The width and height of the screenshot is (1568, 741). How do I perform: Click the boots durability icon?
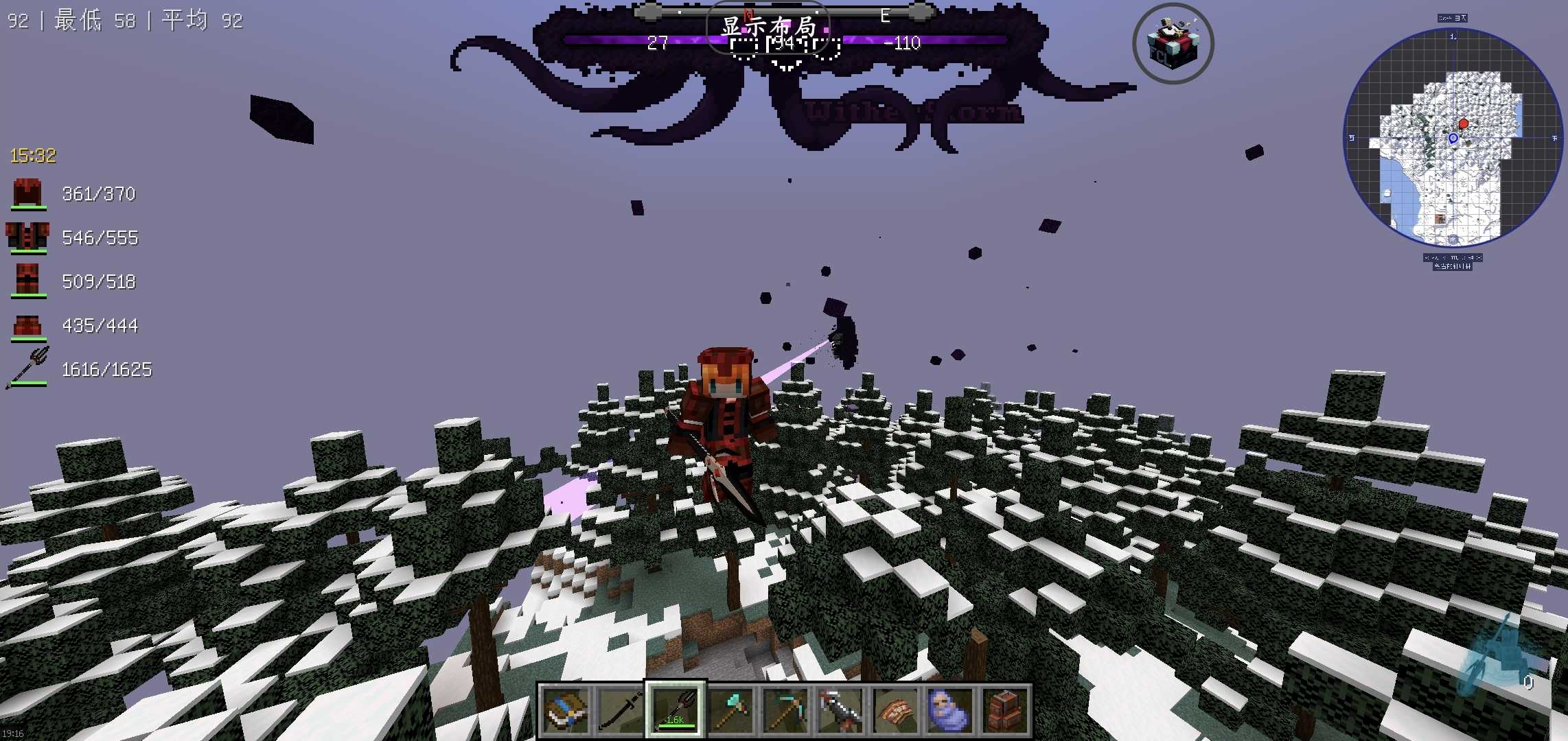click(x=27, y=325)
